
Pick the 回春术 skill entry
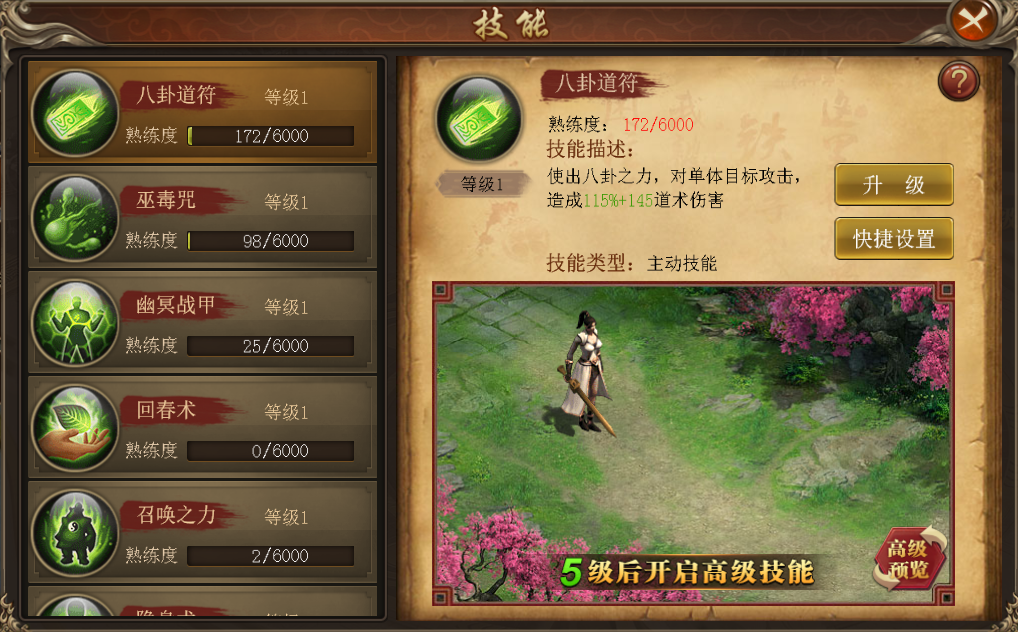(x=203, y=427)
